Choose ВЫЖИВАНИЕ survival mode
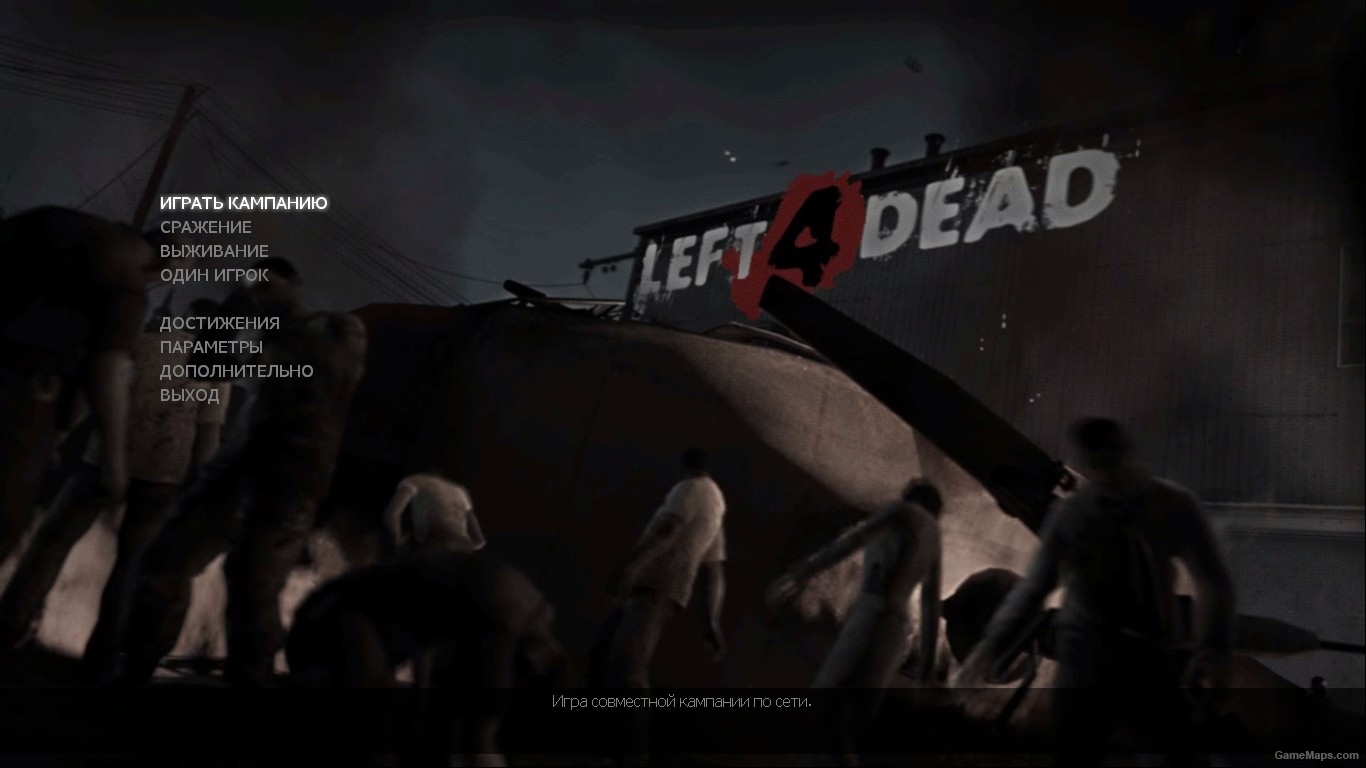The image size is (1366, 768). click(213, 251)
